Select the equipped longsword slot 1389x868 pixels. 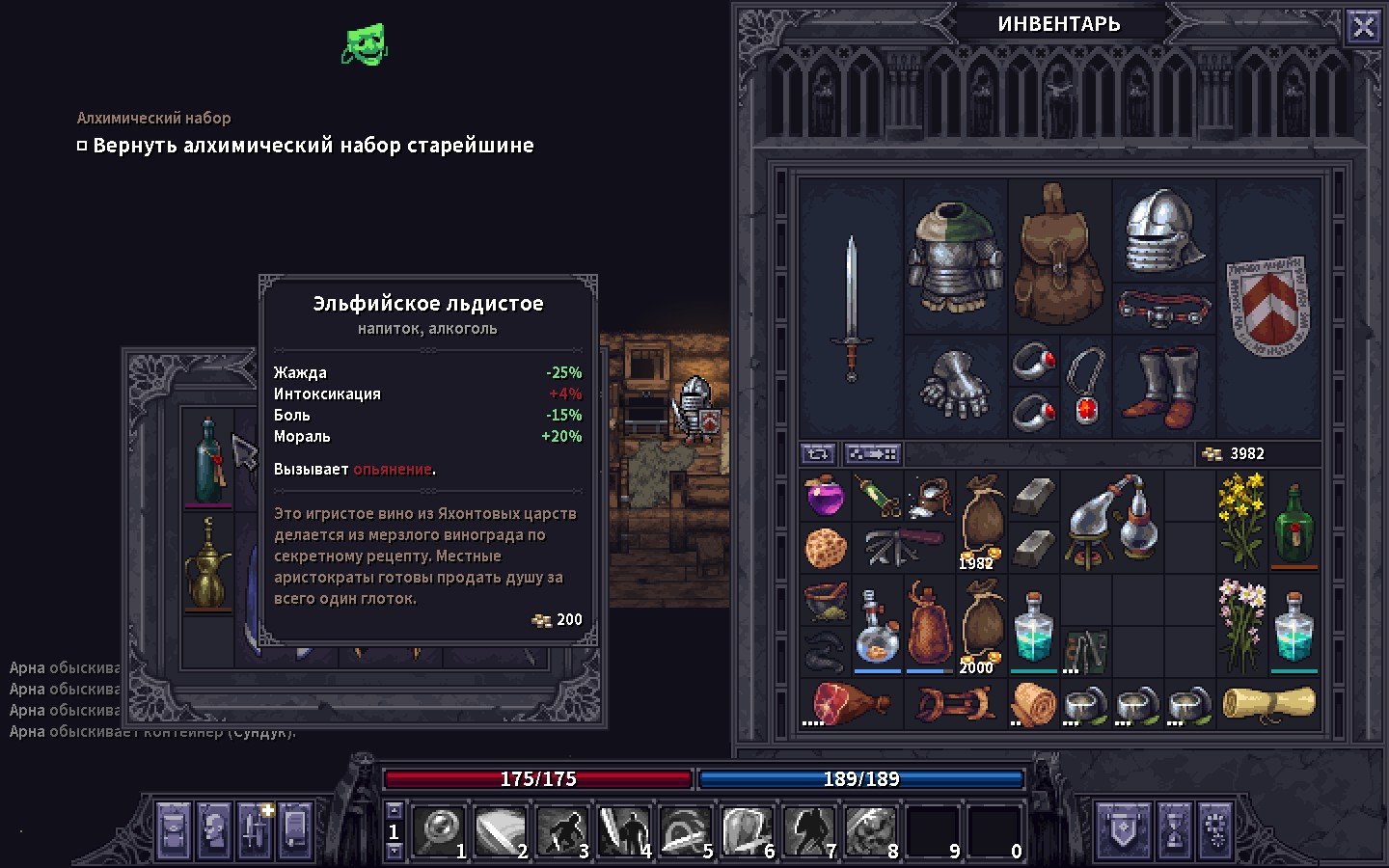(851, 307)
